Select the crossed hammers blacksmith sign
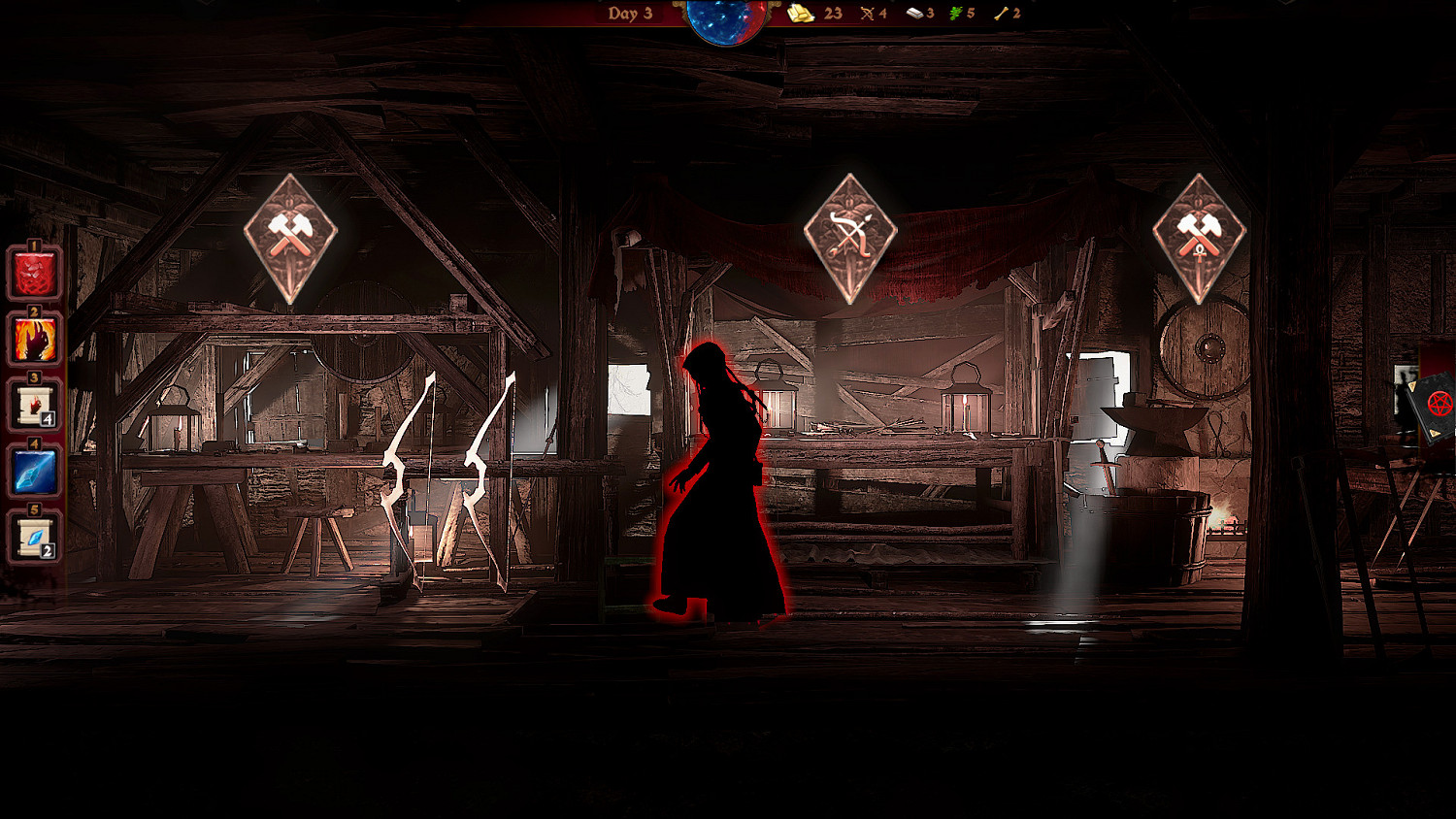Screen dimensions: 1456x819 (x=293, y=233)
